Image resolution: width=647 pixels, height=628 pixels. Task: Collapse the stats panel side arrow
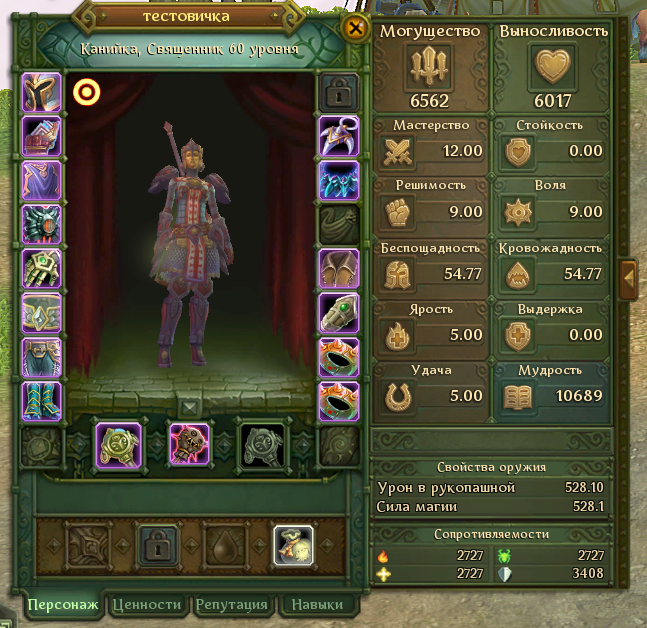629,277
